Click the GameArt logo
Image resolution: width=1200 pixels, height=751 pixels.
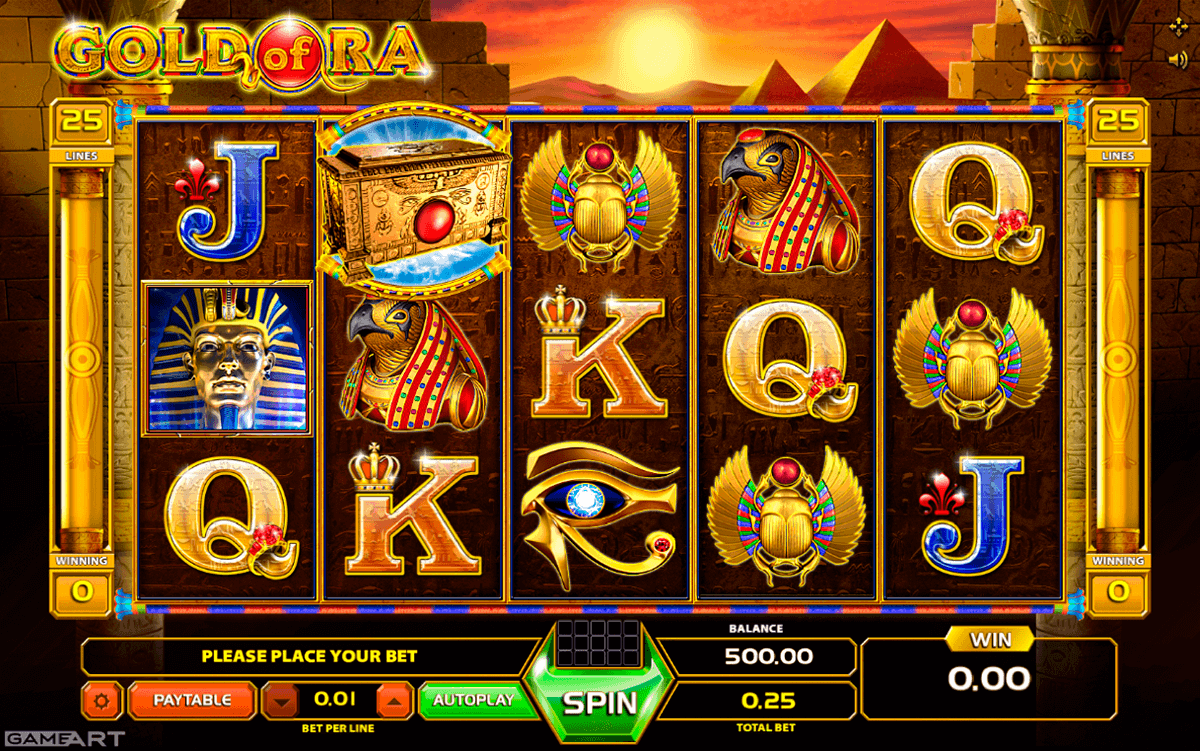click(62, 739)
